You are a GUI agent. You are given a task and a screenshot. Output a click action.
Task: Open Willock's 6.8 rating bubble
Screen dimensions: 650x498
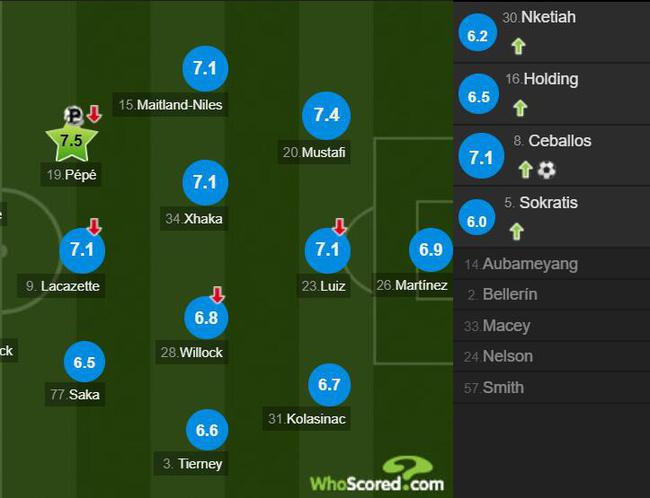(205, 317)
